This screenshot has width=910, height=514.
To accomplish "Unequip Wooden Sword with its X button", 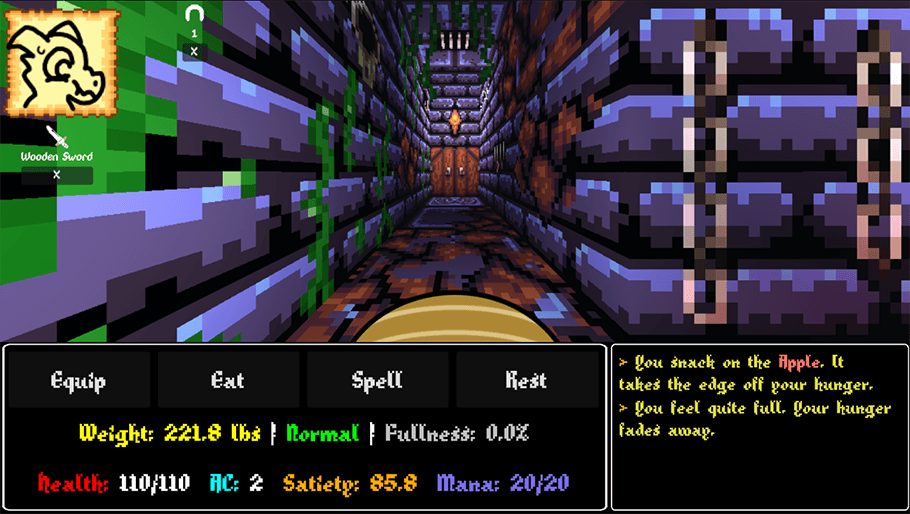I will point(57,175).
